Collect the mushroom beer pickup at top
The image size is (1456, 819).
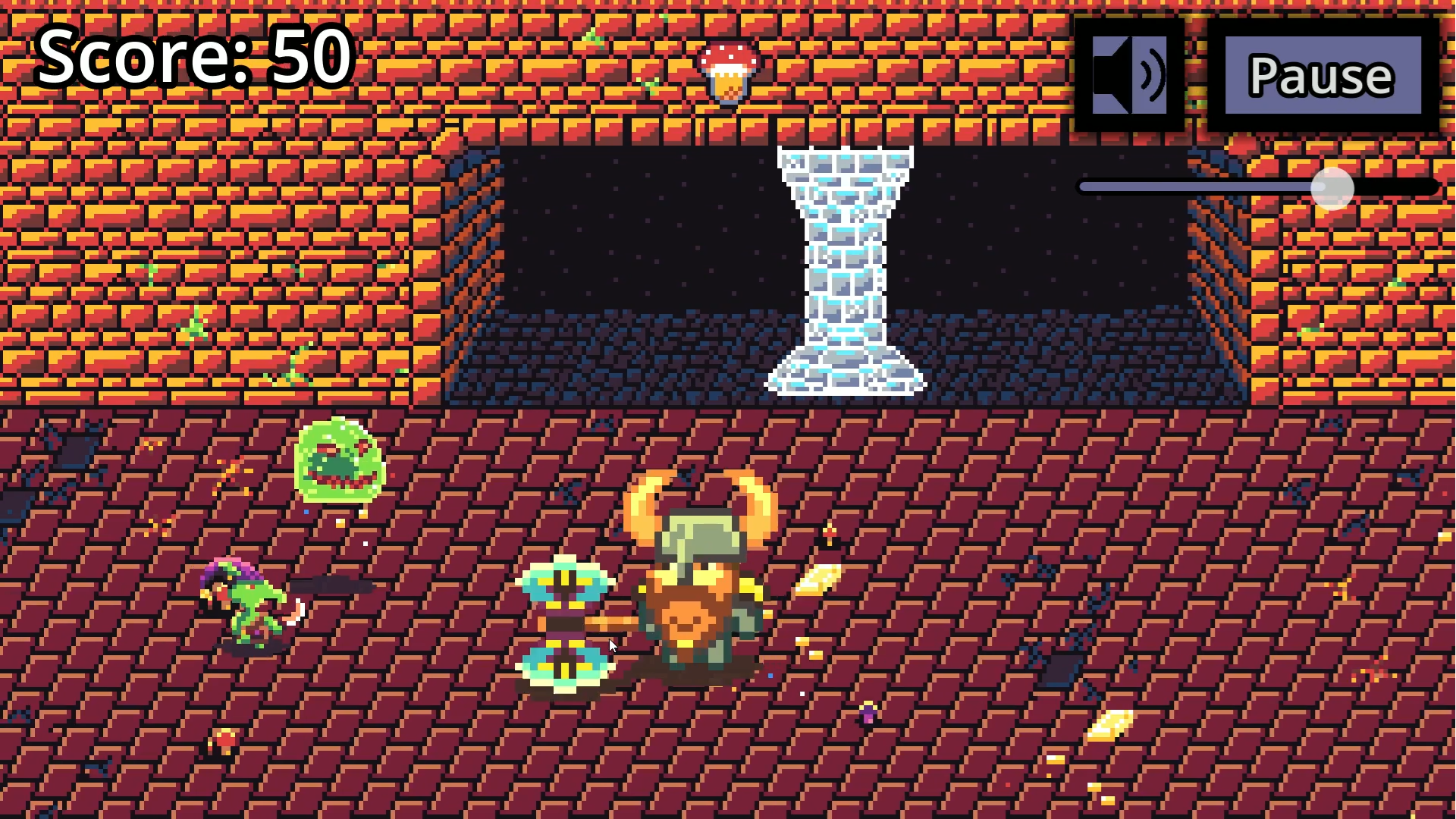click(728, 72)
